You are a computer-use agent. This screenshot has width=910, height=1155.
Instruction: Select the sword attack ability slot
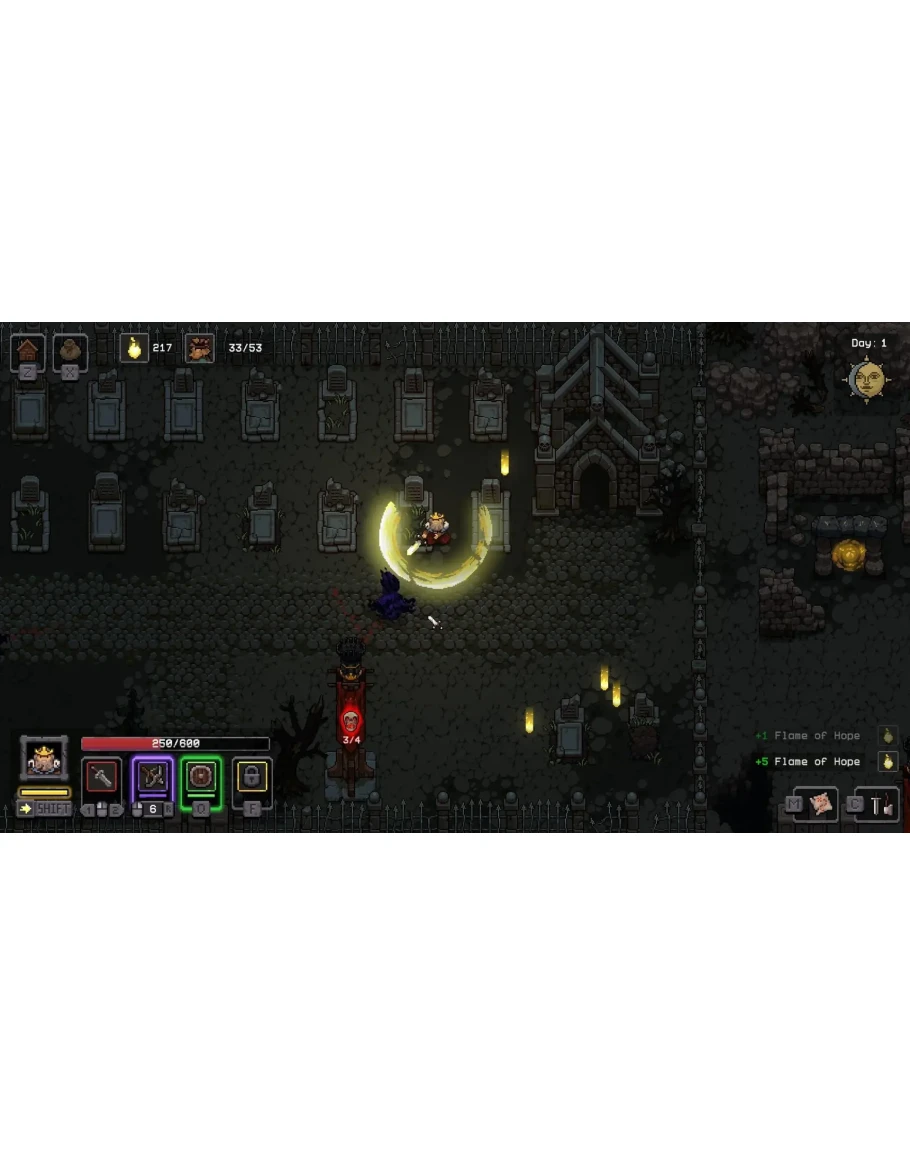pos(101,777)
